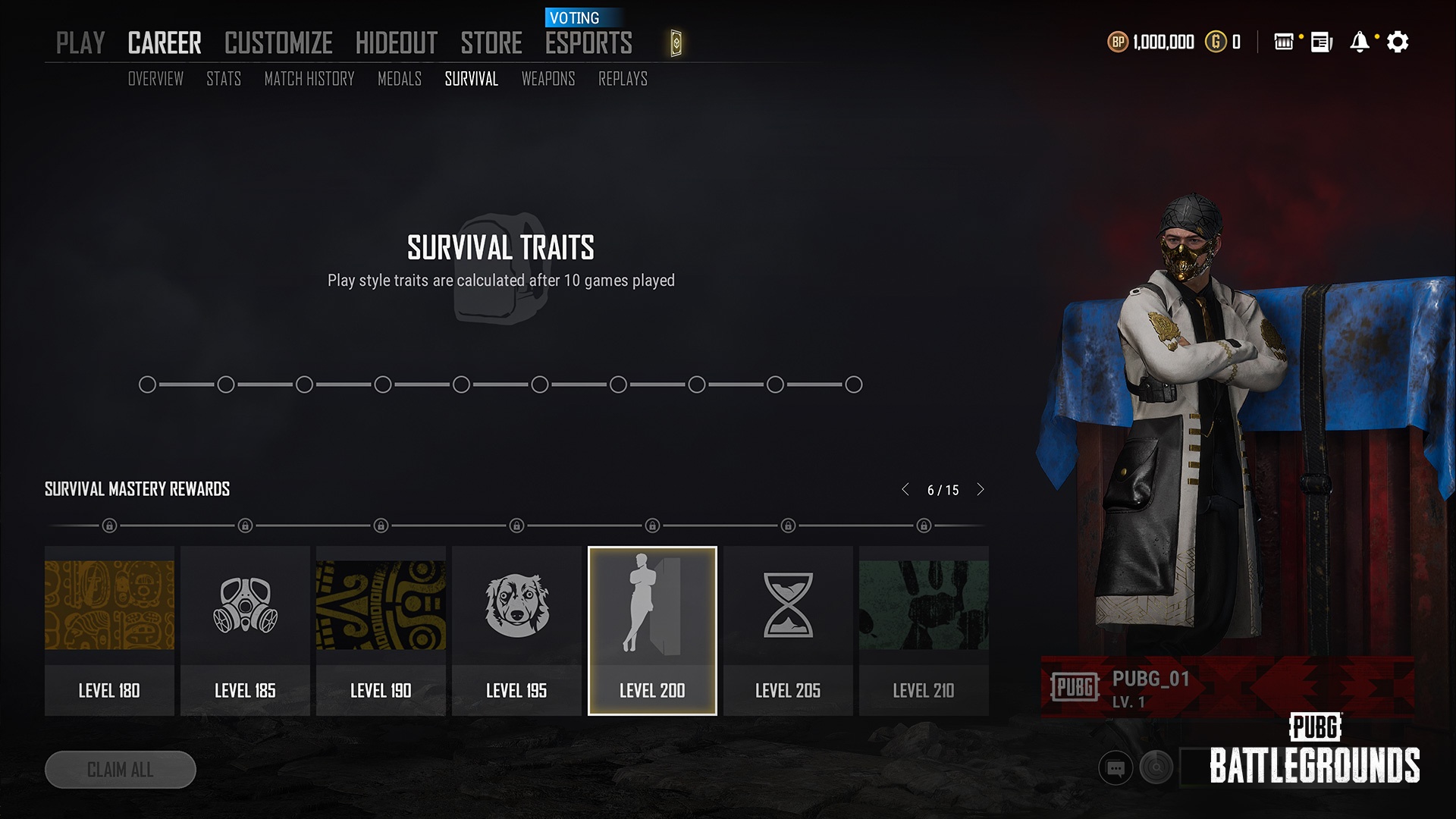Switch to the MATCH HISTORY tab
The height and width of the screenshot is (819, 1456).
click(309, 79)
